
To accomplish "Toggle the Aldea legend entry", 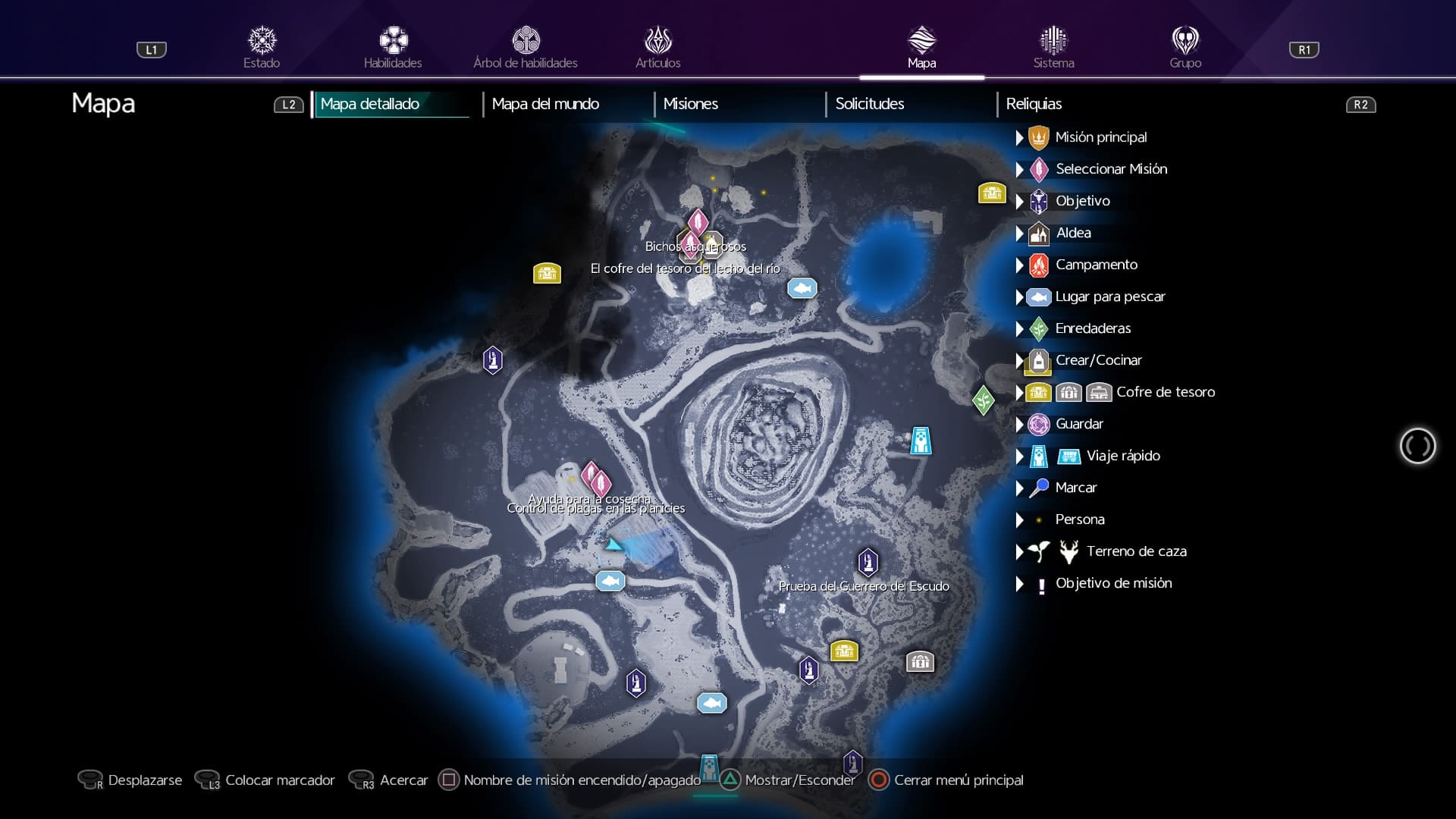I will point(1073,233).
